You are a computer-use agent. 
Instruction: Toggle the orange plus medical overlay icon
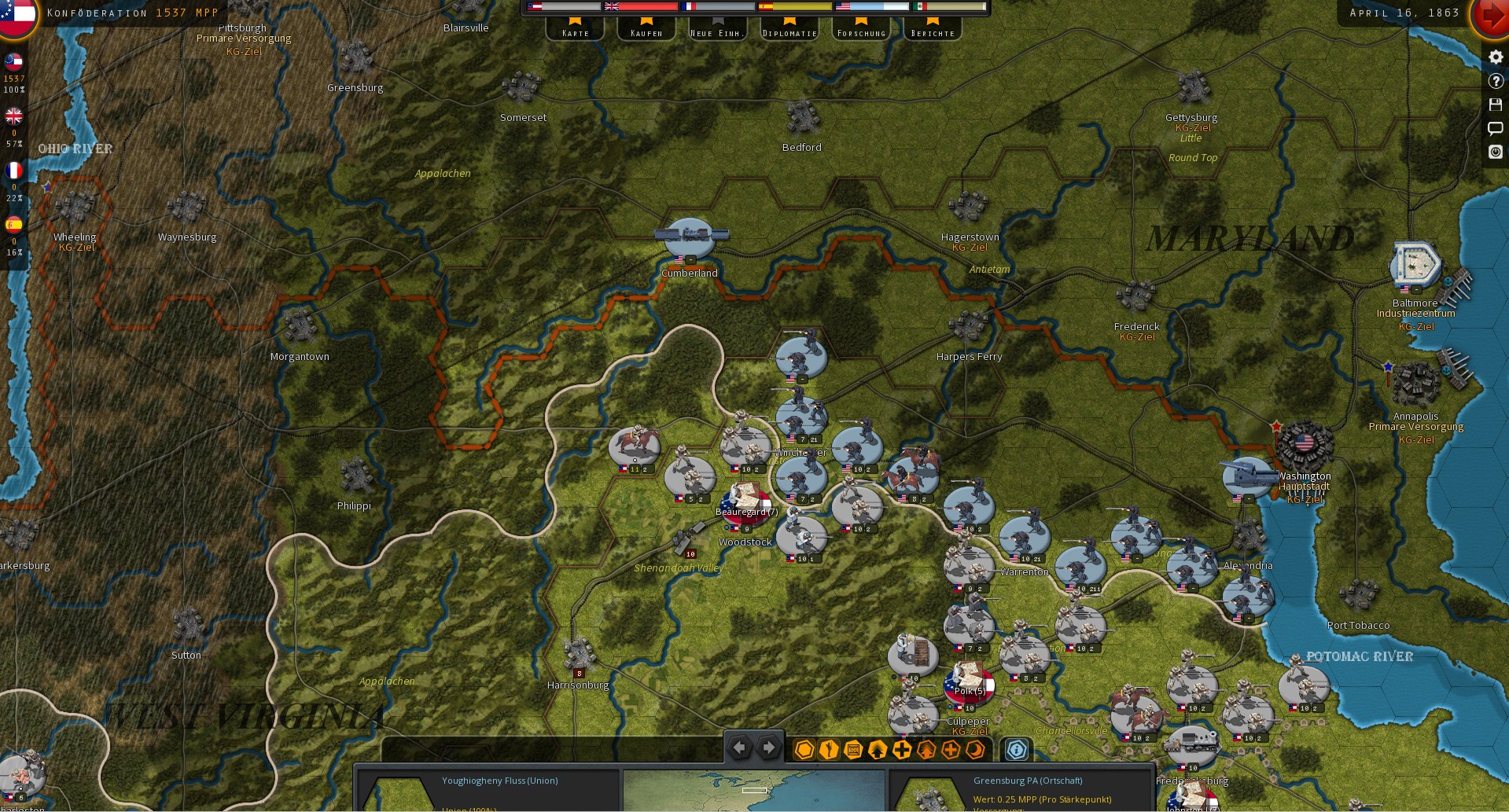[950, 750]
